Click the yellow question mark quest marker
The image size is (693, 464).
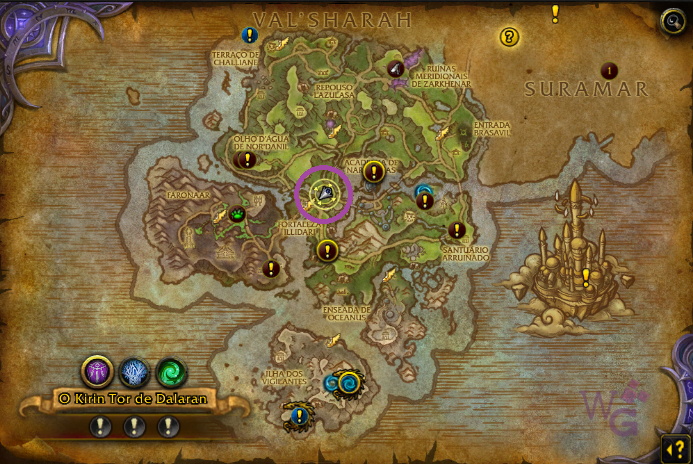(x=509, y=37)
